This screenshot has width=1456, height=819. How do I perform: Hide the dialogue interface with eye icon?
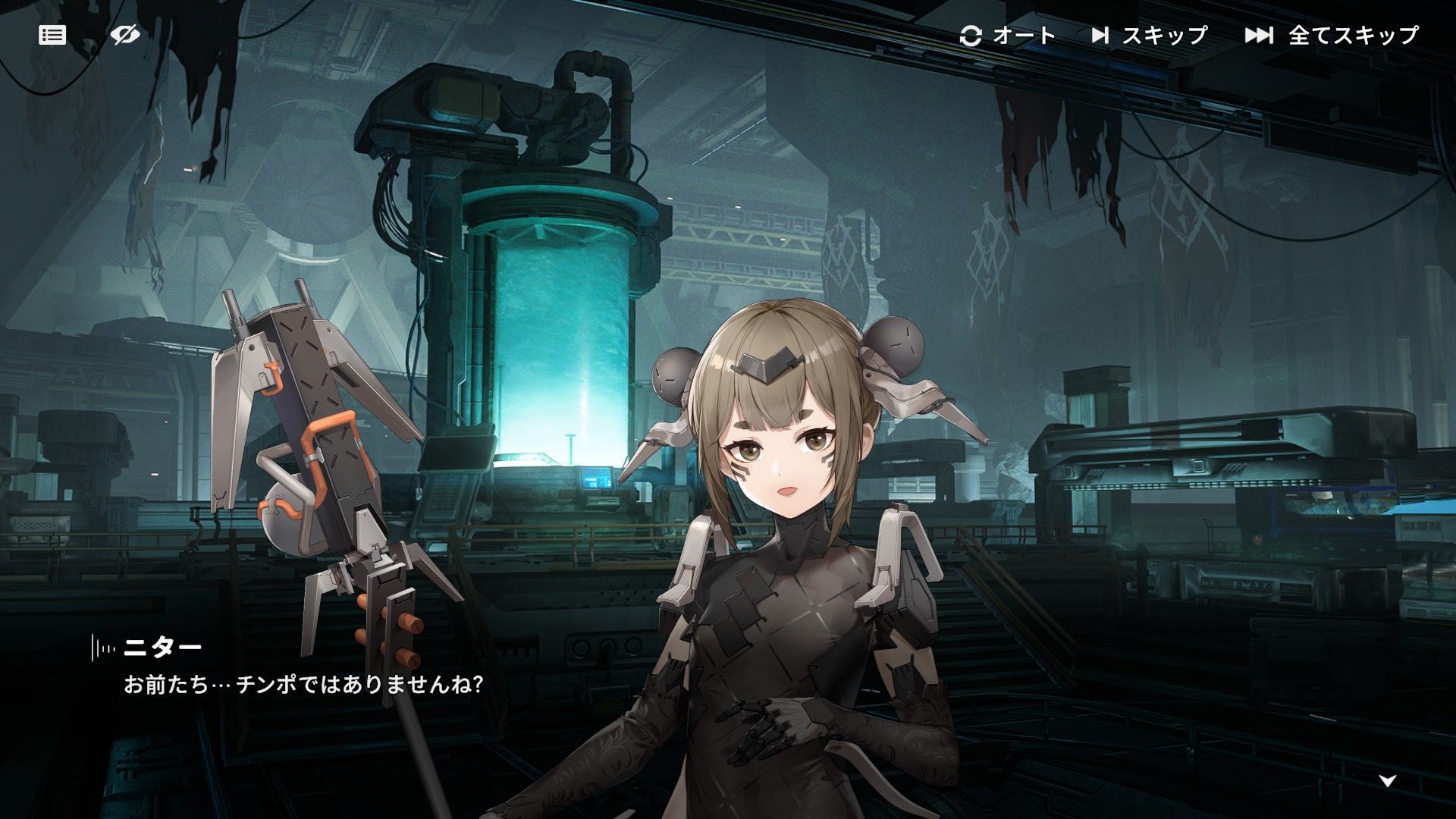tap(125, 35)
